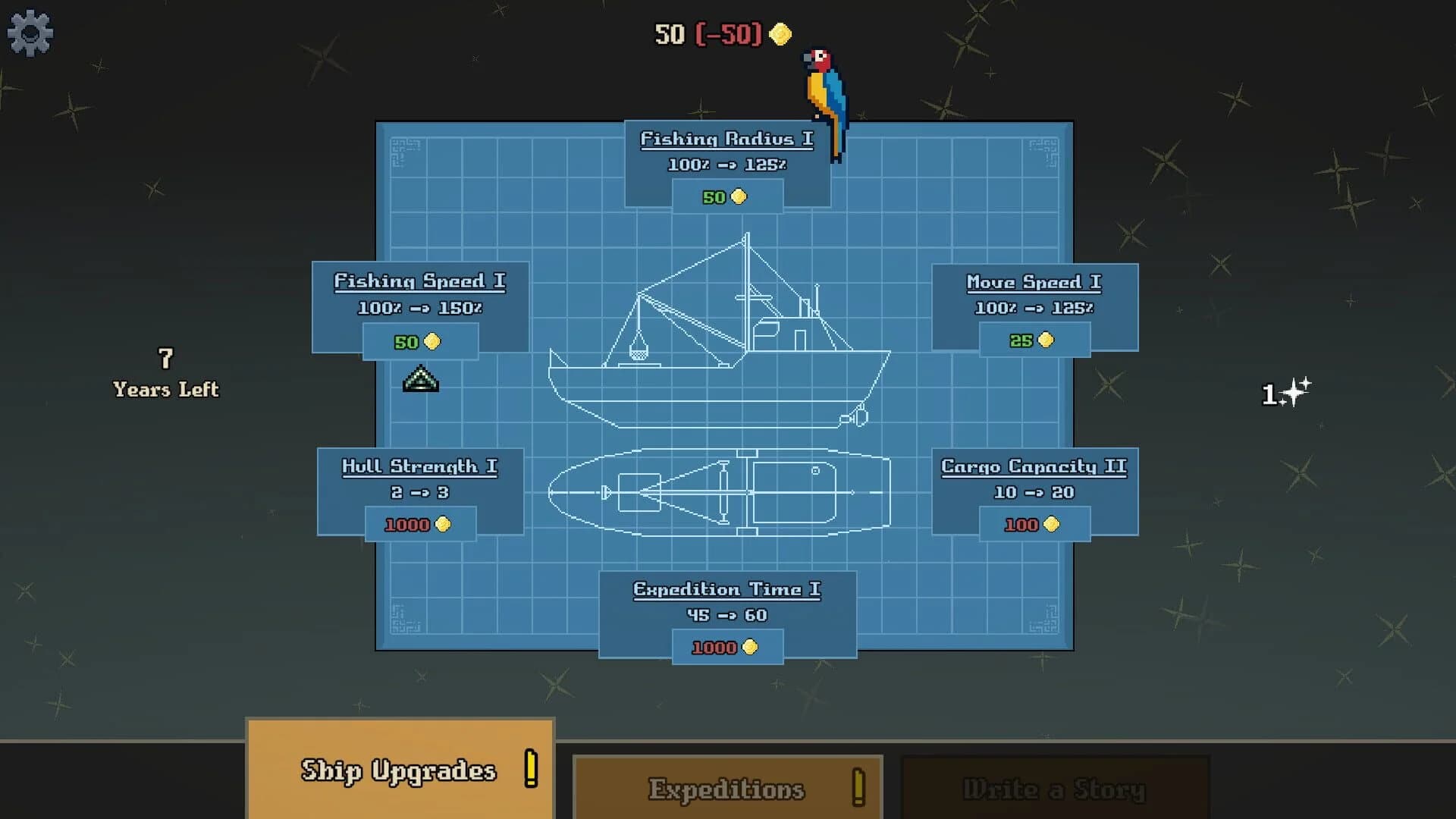1456x819 pixels.
Task: Select the Write a Story tab
Action: click(x=1054, y=789)
